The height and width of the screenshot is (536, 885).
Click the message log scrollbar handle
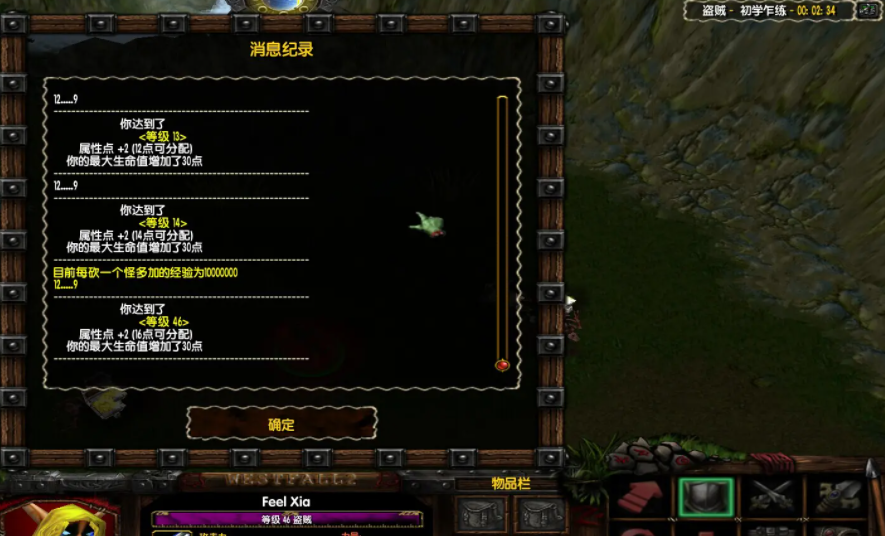pyautogui.click(x=502, y=365)
